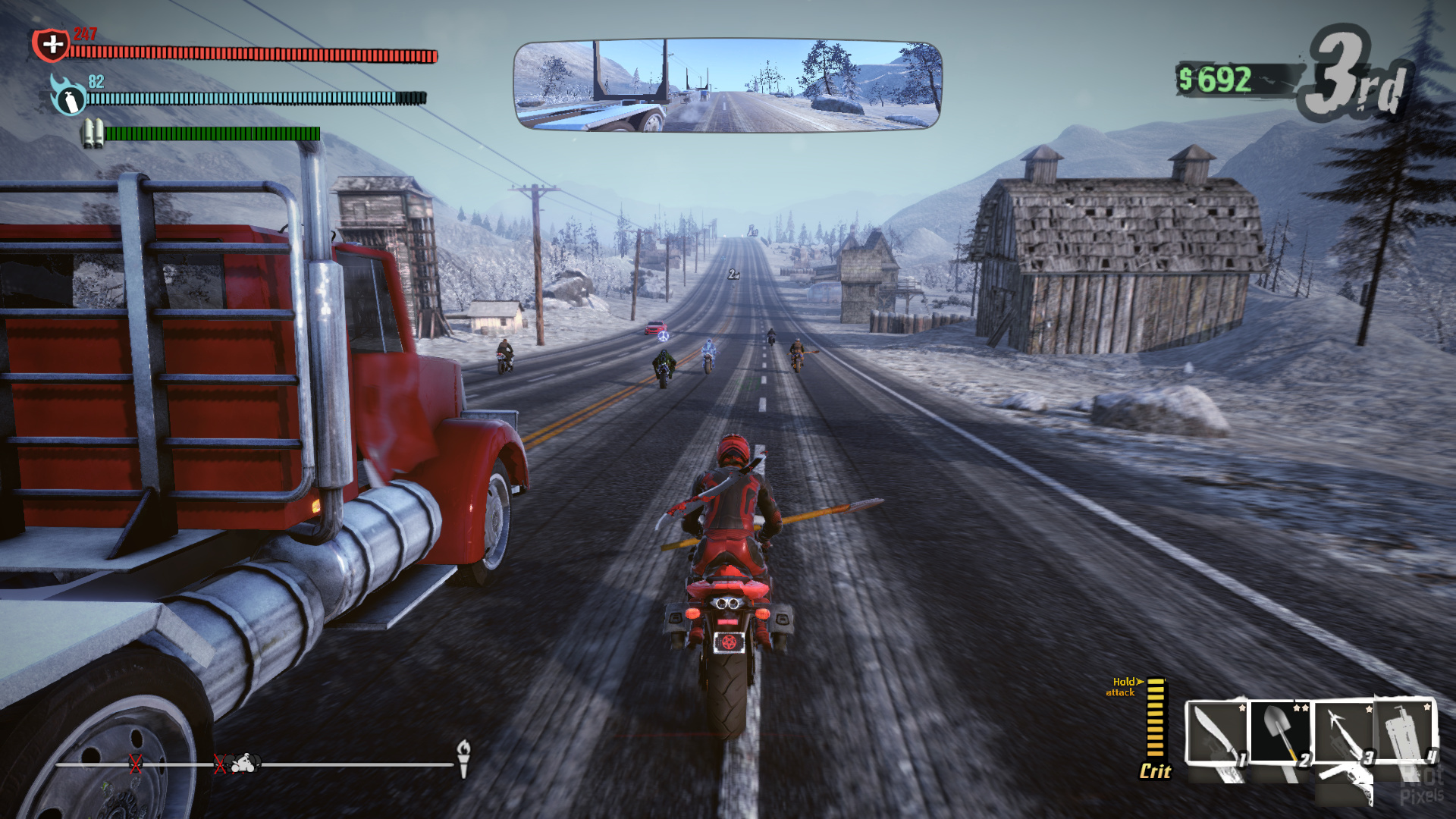Click the motorcycle marker on the race progress track
The image size is (1456, 819).
point(246,763)
